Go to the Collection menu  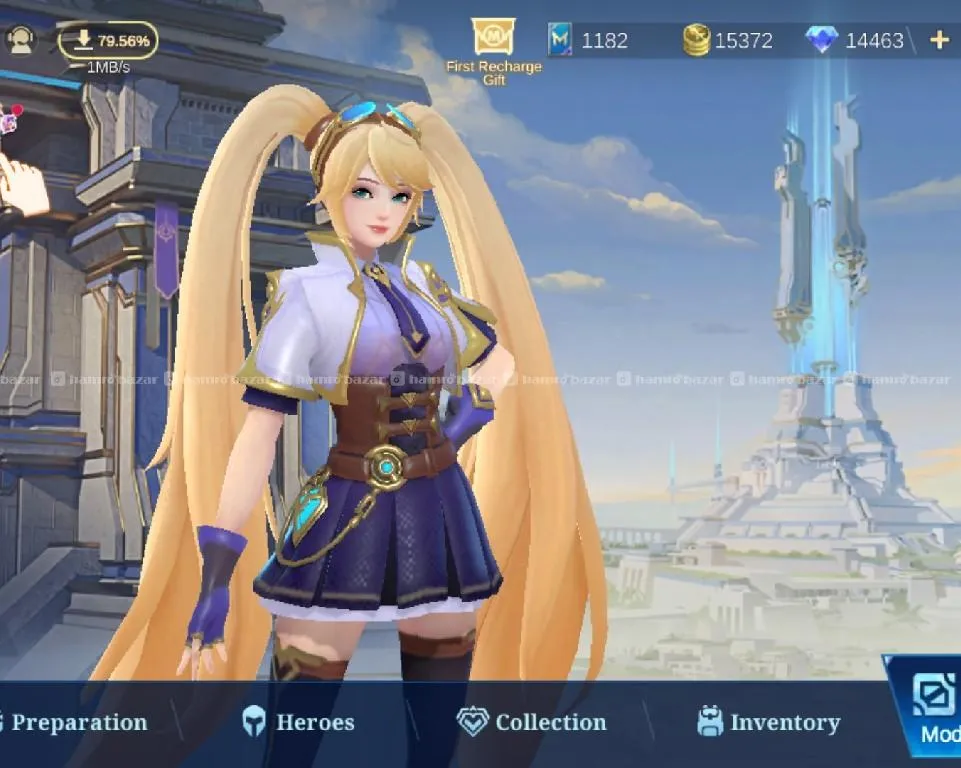pyautogui.click(x=532, y=722)
